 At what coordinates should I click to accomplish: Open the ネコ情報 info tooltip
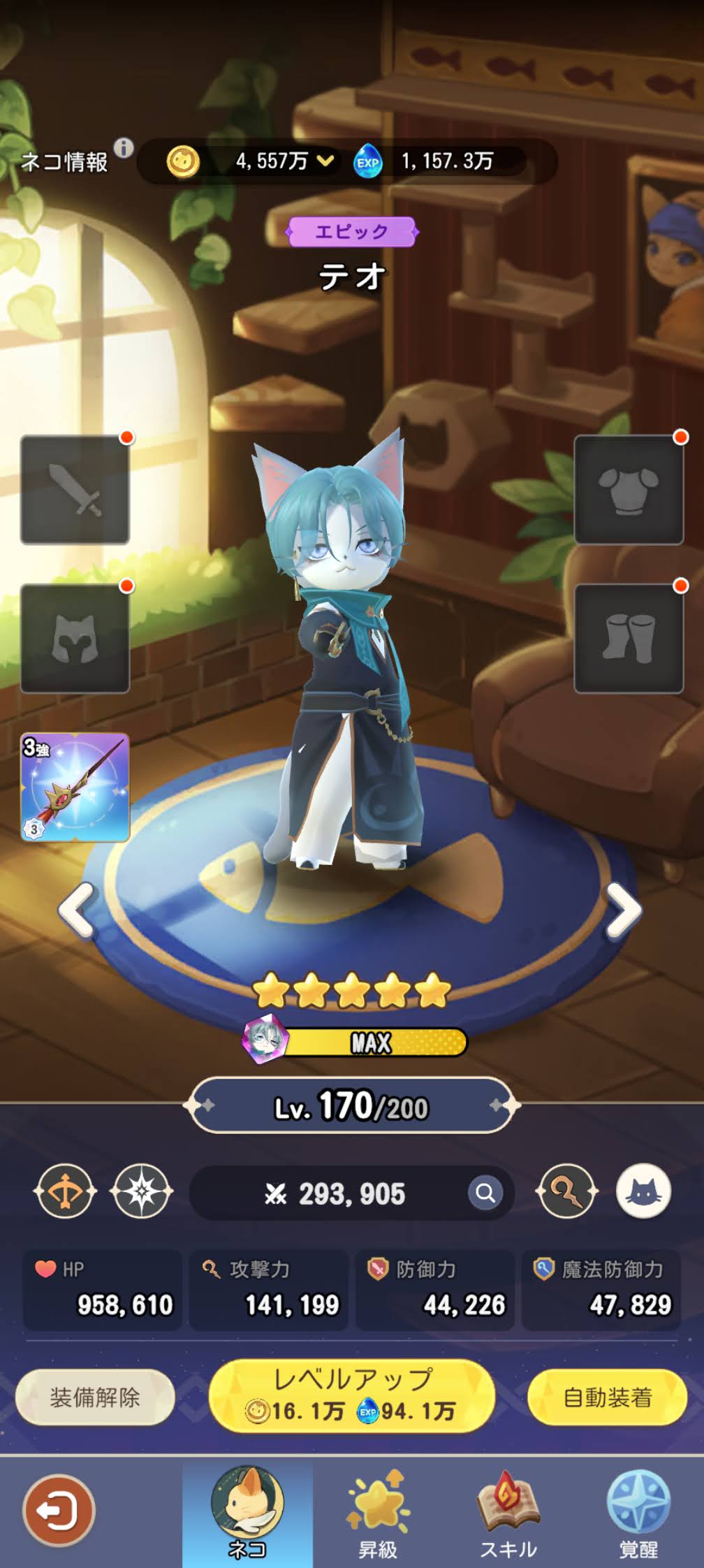[x=124, y=148]
